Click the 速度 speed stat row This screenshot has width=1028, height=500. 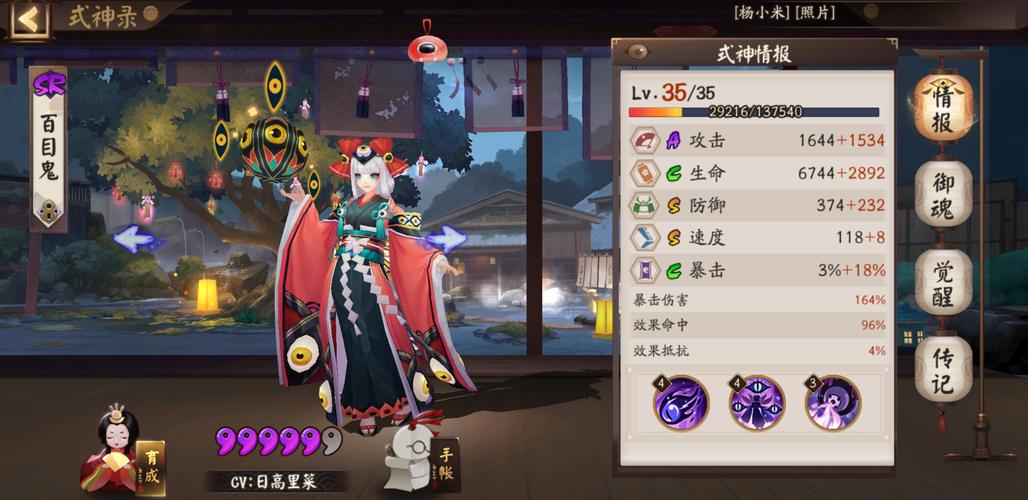(x=757, y=238)
